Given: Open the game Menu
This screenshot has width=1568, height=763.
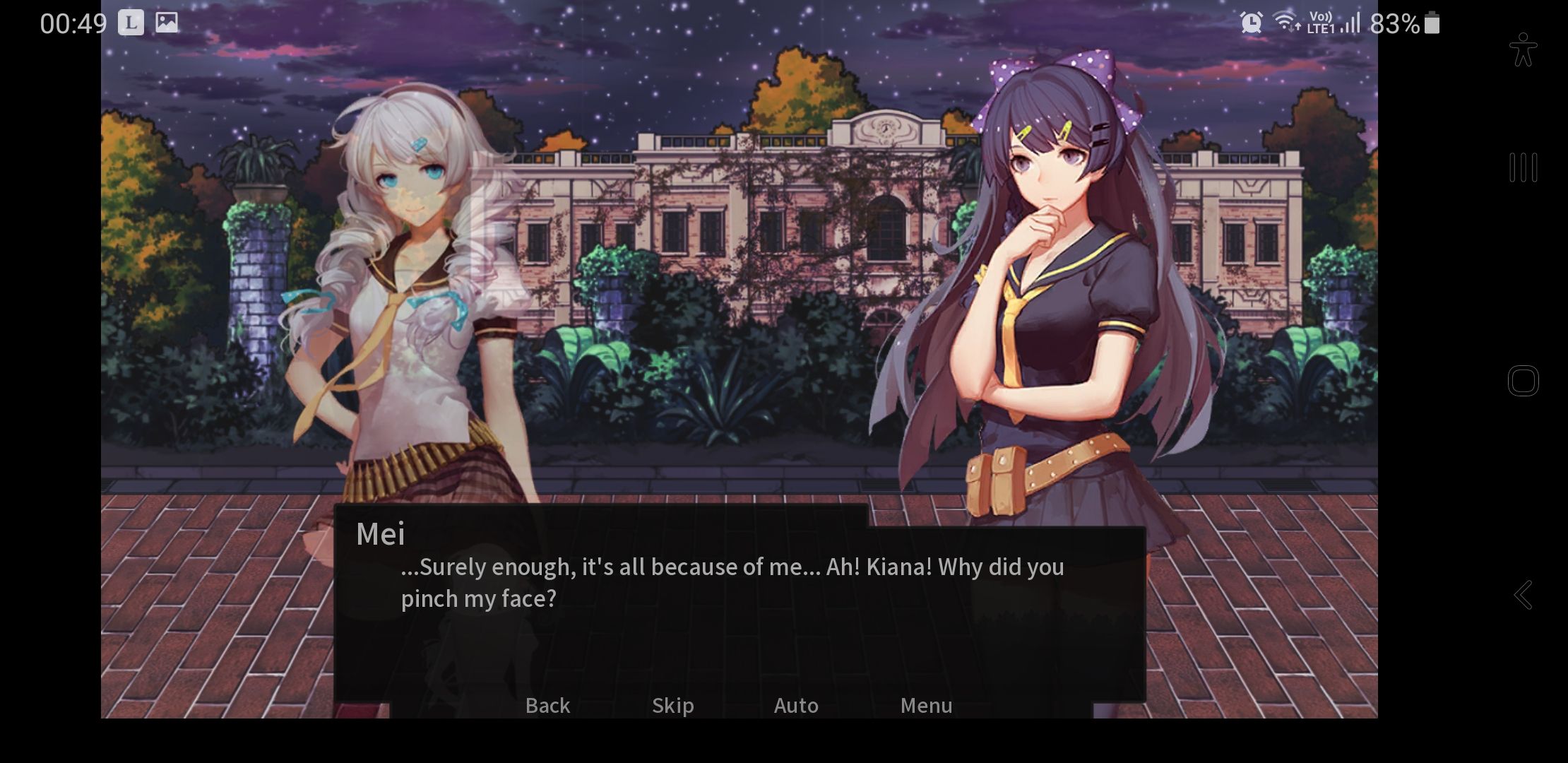Looking at the screenshot, I should coord(926,704).
